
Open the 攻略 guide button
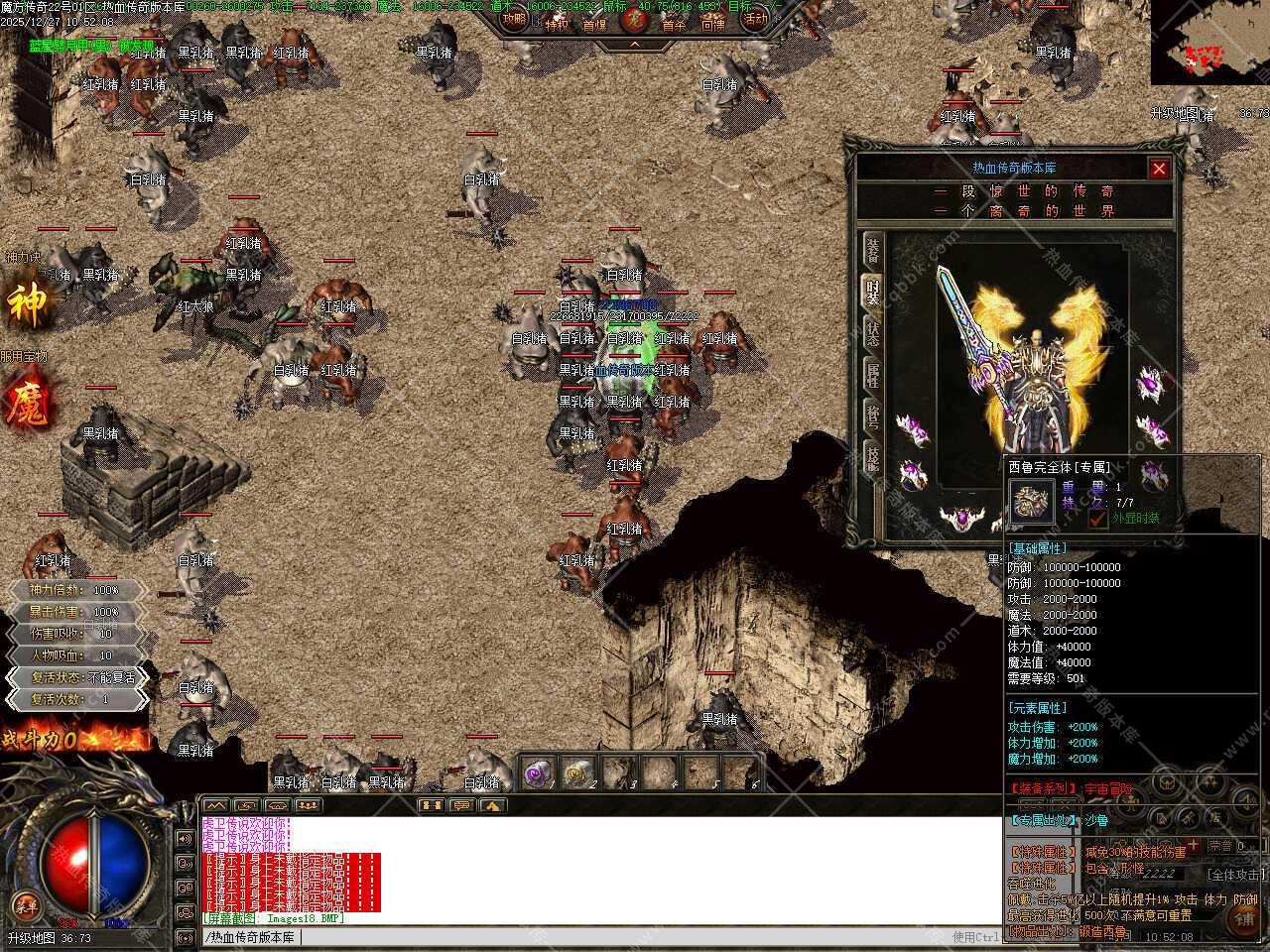tap(514, 19)
